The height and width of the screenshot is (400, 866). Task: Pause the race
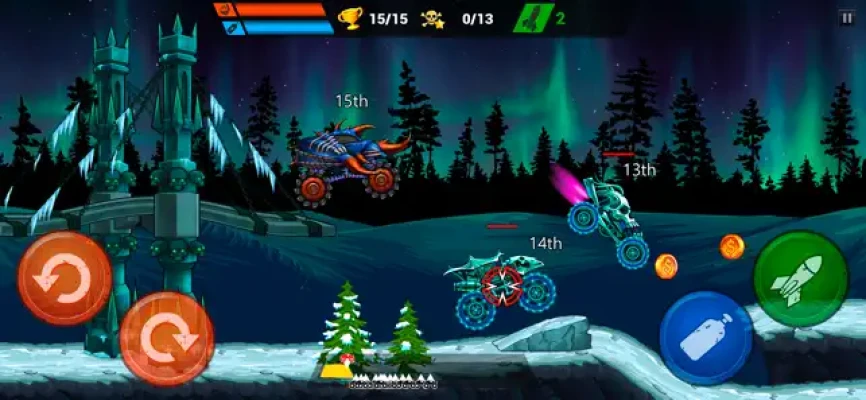tap(847, 17)
